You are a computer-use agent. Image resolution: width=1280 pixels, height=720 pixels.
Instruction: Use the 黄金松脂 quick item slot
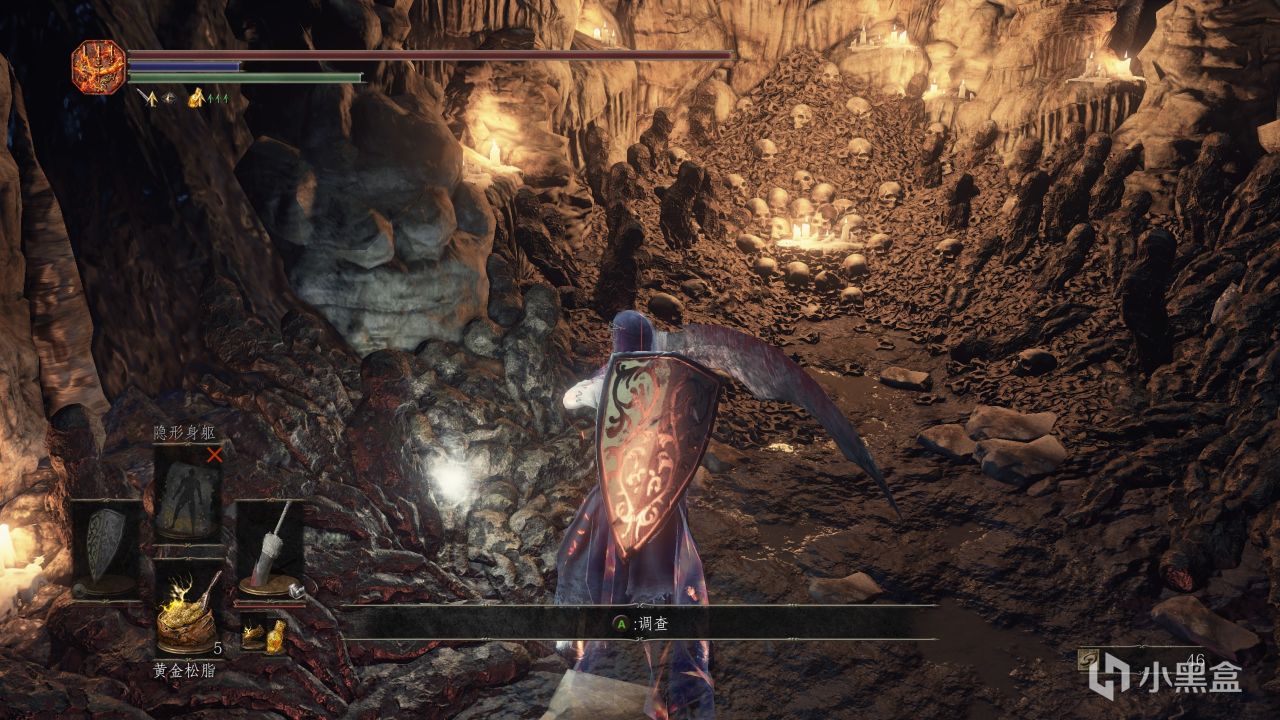click(187, 605)
